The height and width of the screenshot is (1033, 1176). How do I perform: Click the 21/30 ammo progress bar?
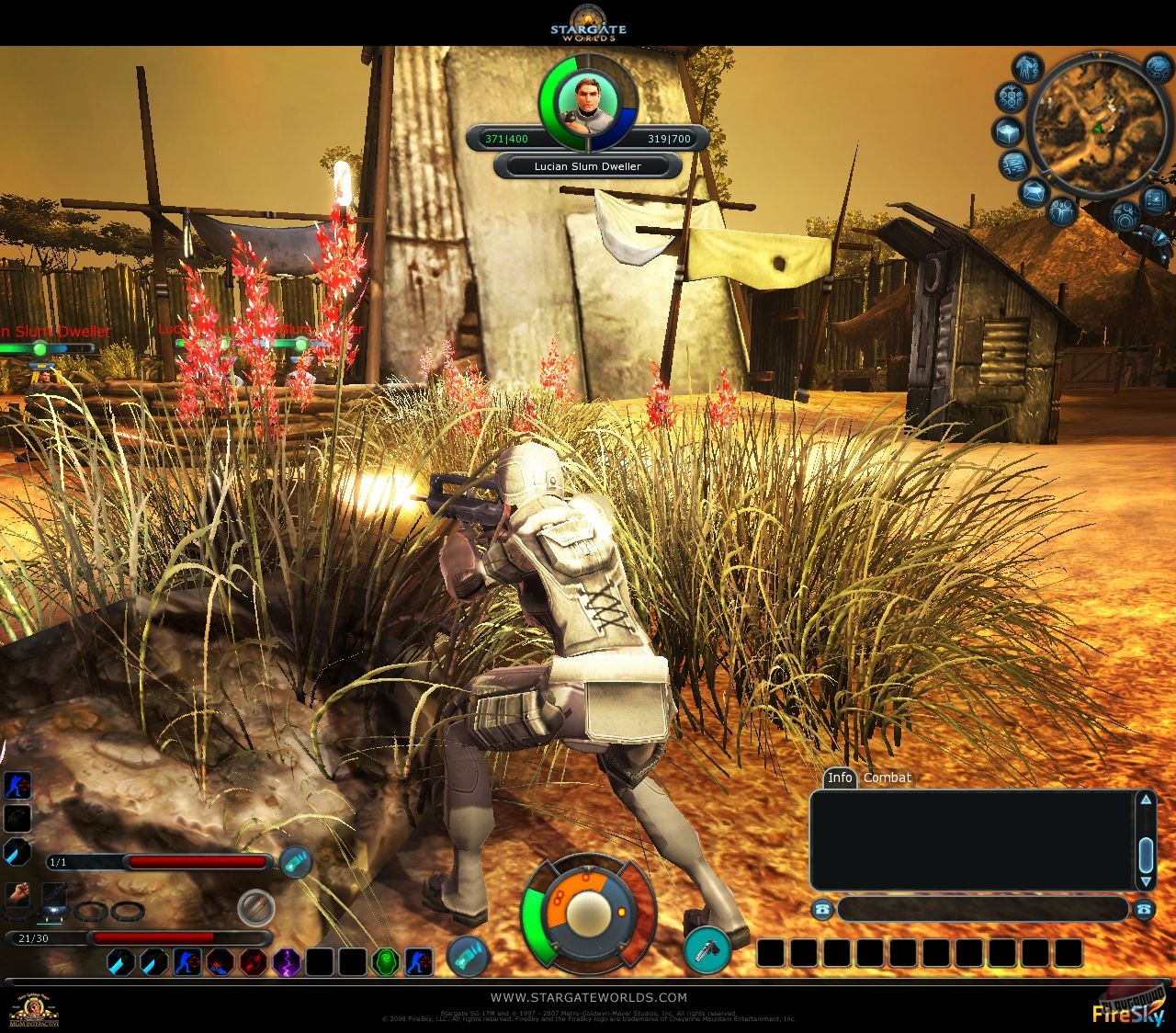click(x=138, y=938)
